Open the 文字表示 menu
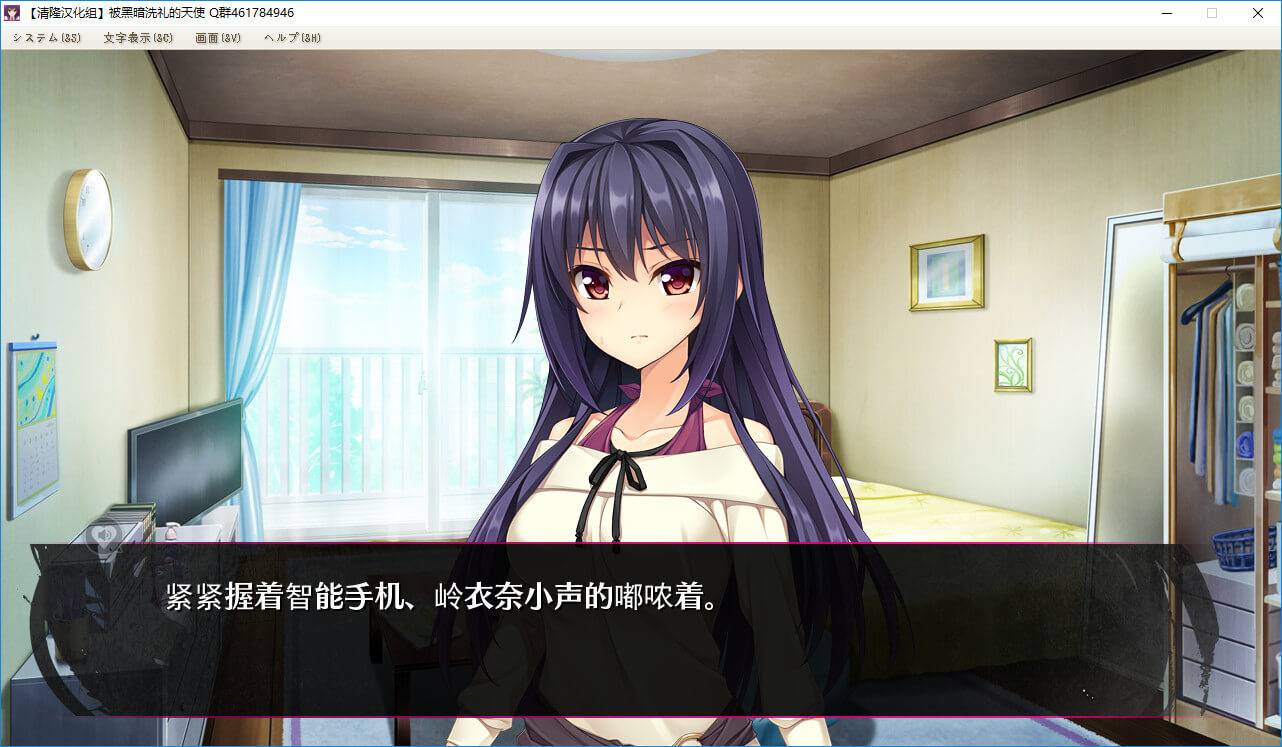 click(x=138, y=38)
